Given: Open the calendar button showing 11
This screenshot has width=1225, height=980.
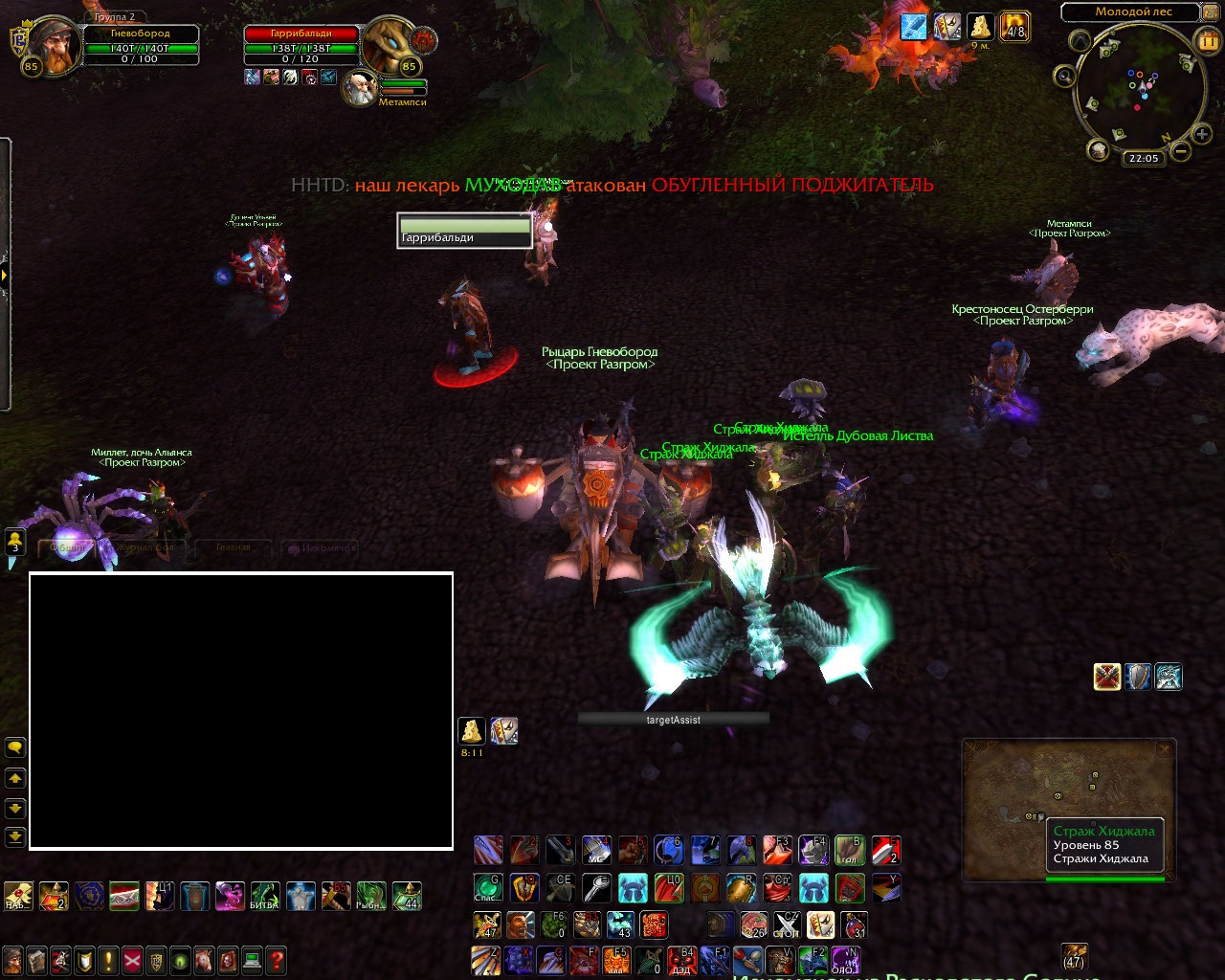Looking at the screenshot, I should (1209, 41).
